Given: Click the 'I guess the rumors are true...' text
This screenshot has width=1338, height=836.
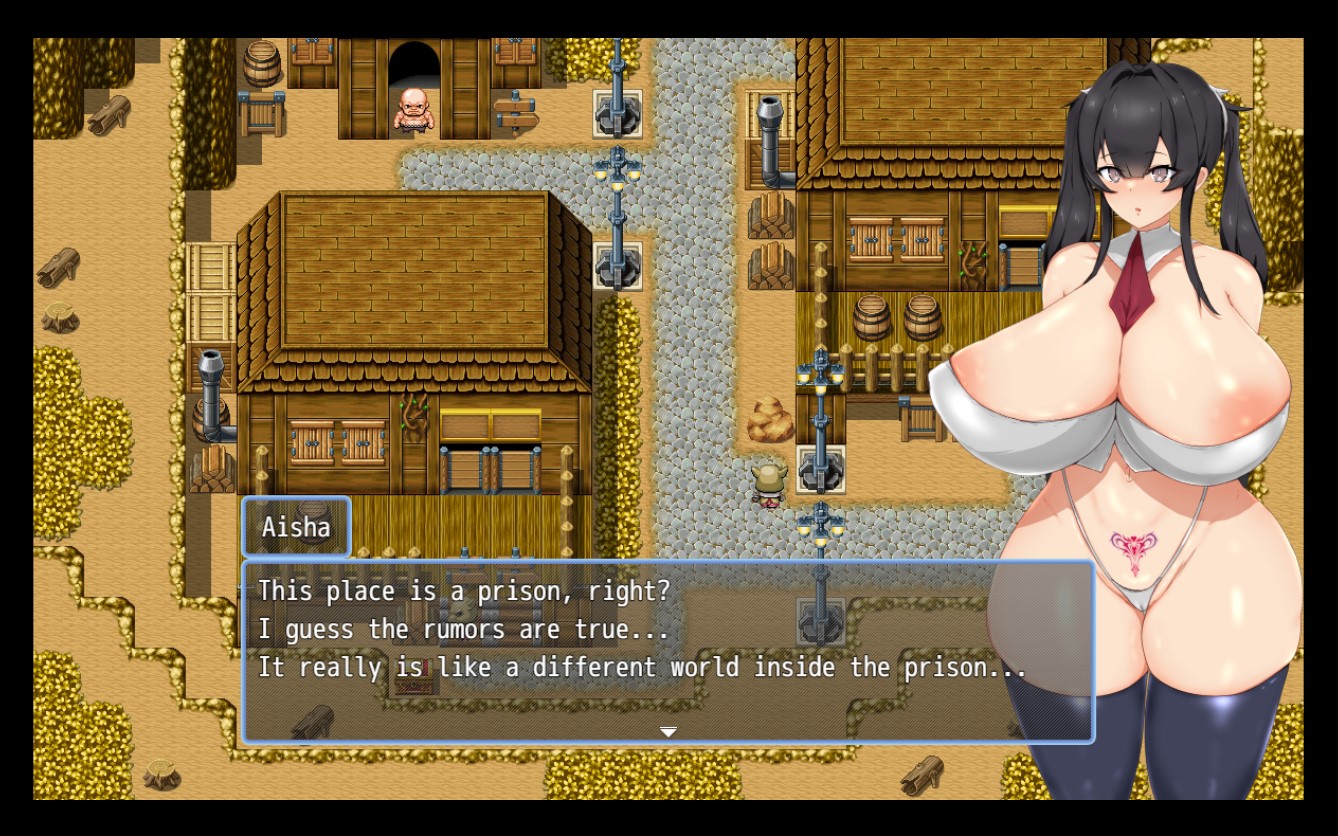Looking at the screenshot, I should tap(460, 629).
